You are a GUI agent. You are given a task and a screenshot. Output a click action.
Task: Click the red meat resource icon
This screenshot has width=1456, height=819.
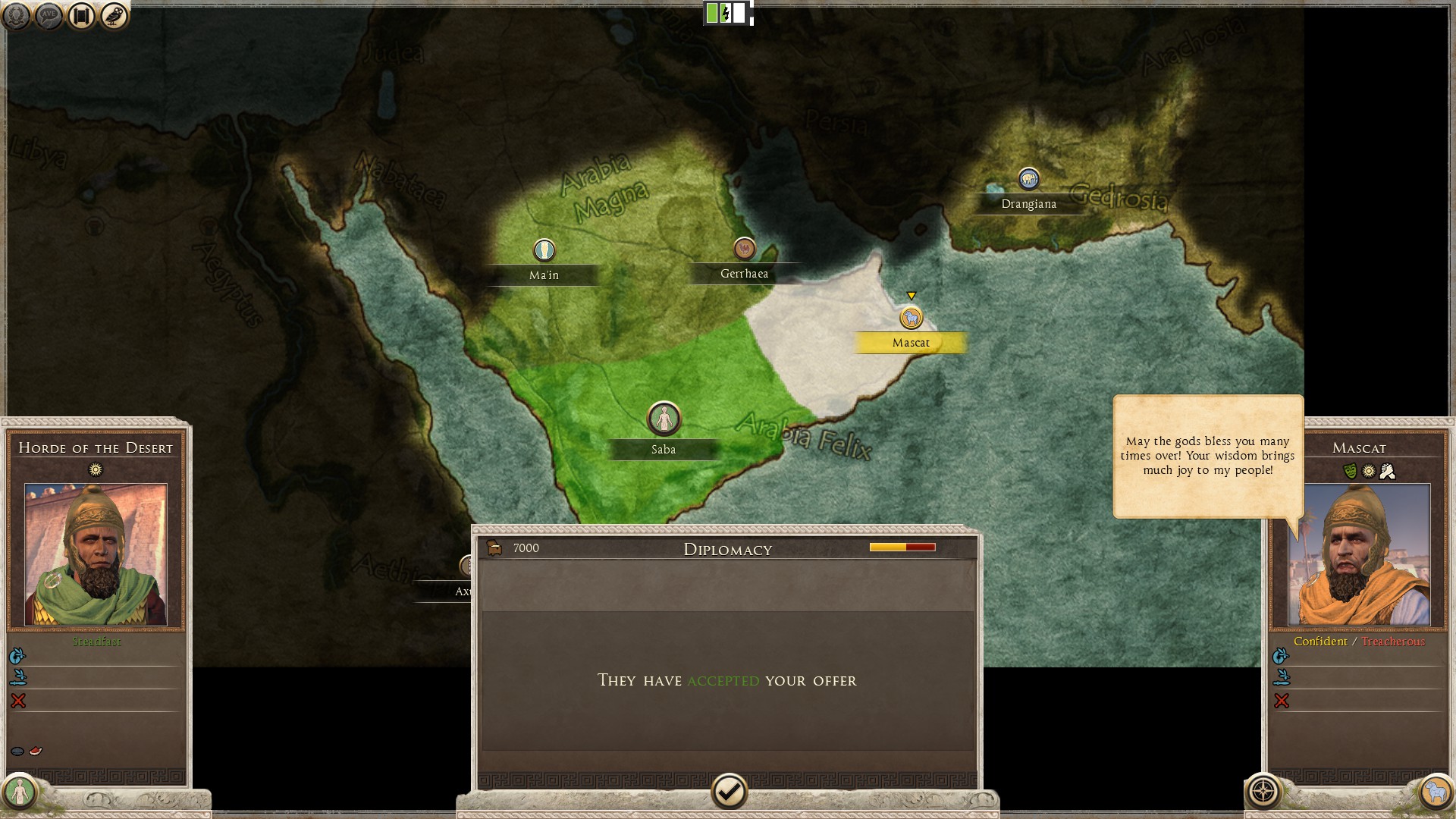(x=36, y=751)
